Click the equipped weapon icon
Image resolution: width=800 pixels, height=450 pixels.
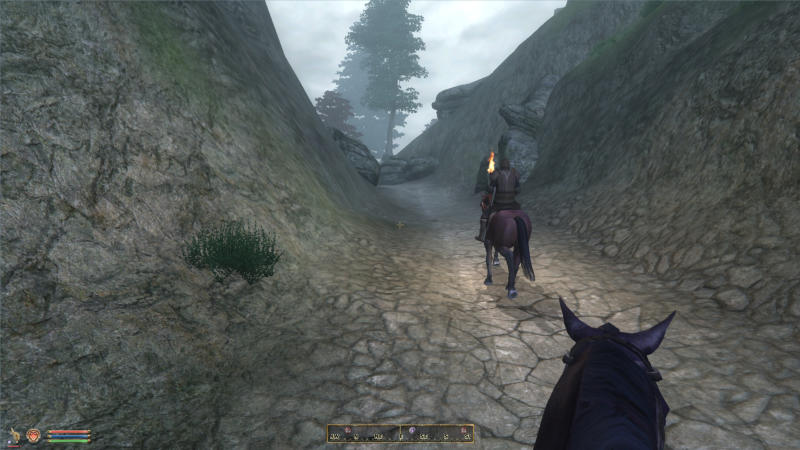(15, 435)
